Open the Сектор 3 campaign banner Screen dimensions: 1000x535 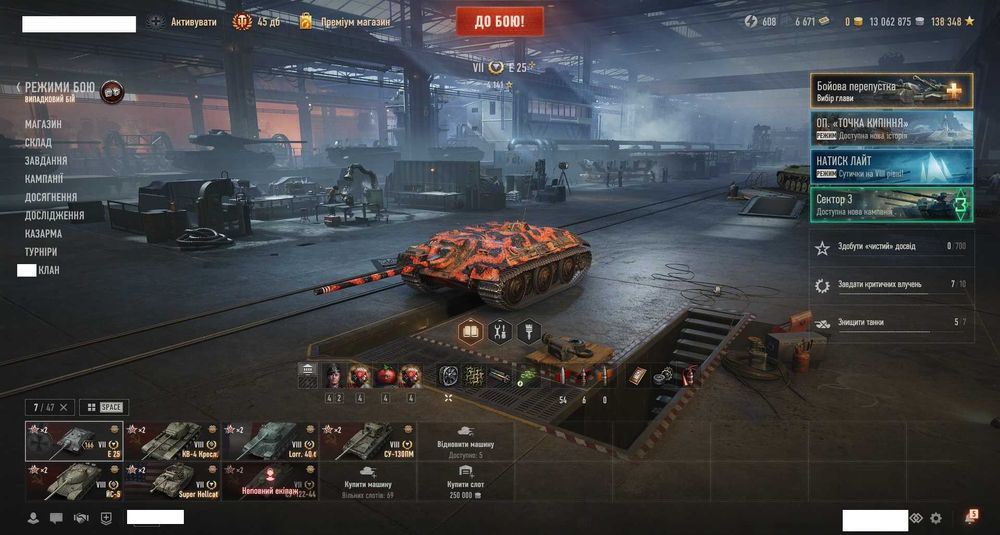pos(890,204)
